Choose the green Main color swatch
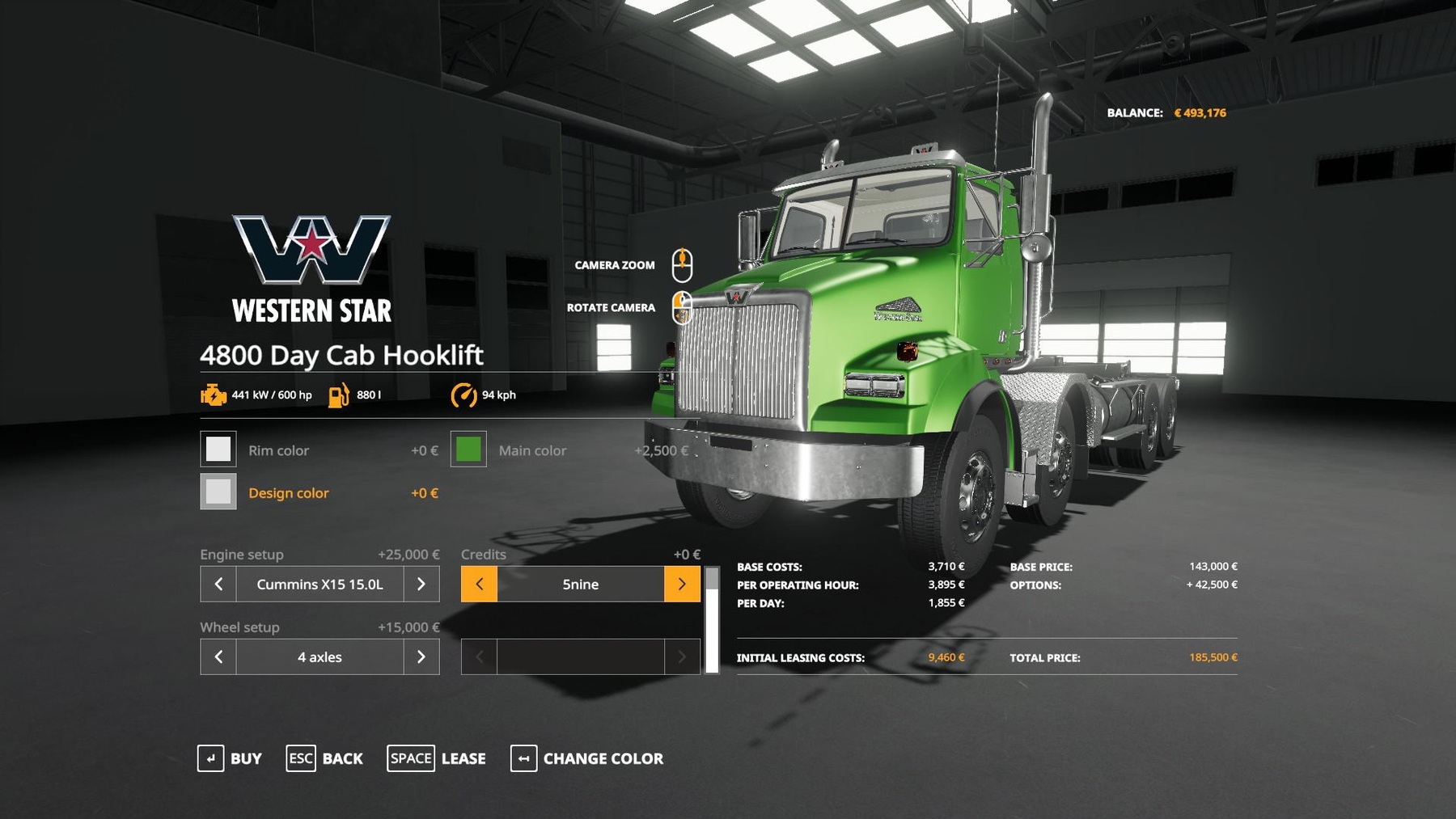 [468, 450]
